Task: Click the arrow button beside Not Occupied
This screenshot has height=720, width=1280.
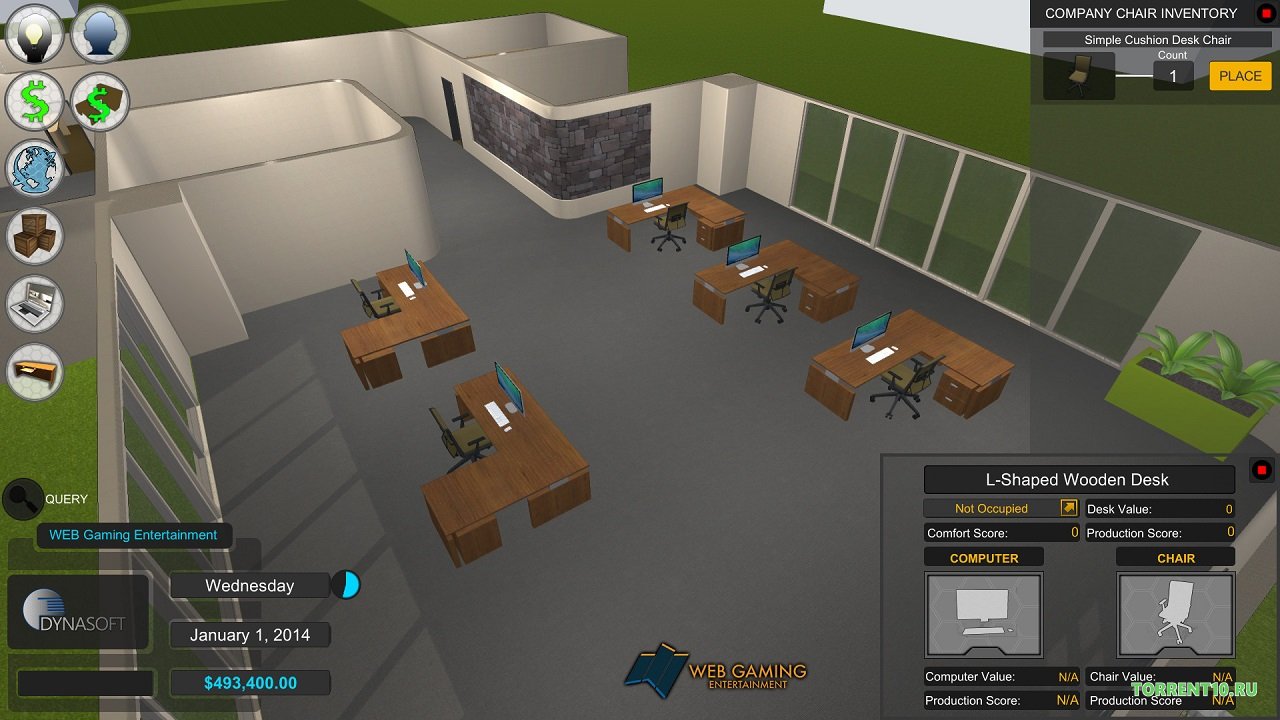Action: click(x=1068, y=508)
